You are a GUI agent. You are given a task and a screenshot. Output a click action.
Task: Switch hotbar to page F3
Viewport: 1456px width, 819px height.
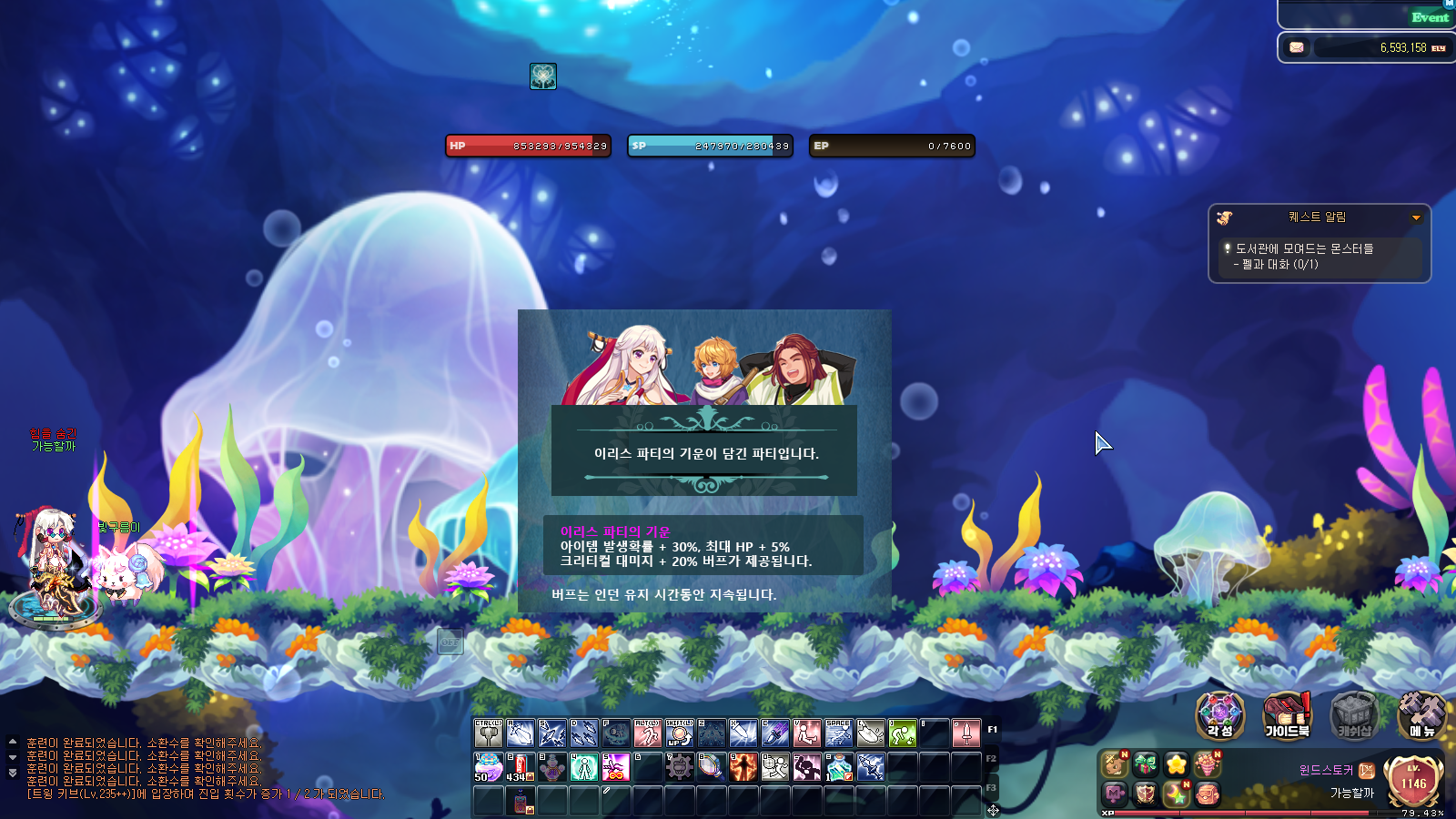point(992,787)
